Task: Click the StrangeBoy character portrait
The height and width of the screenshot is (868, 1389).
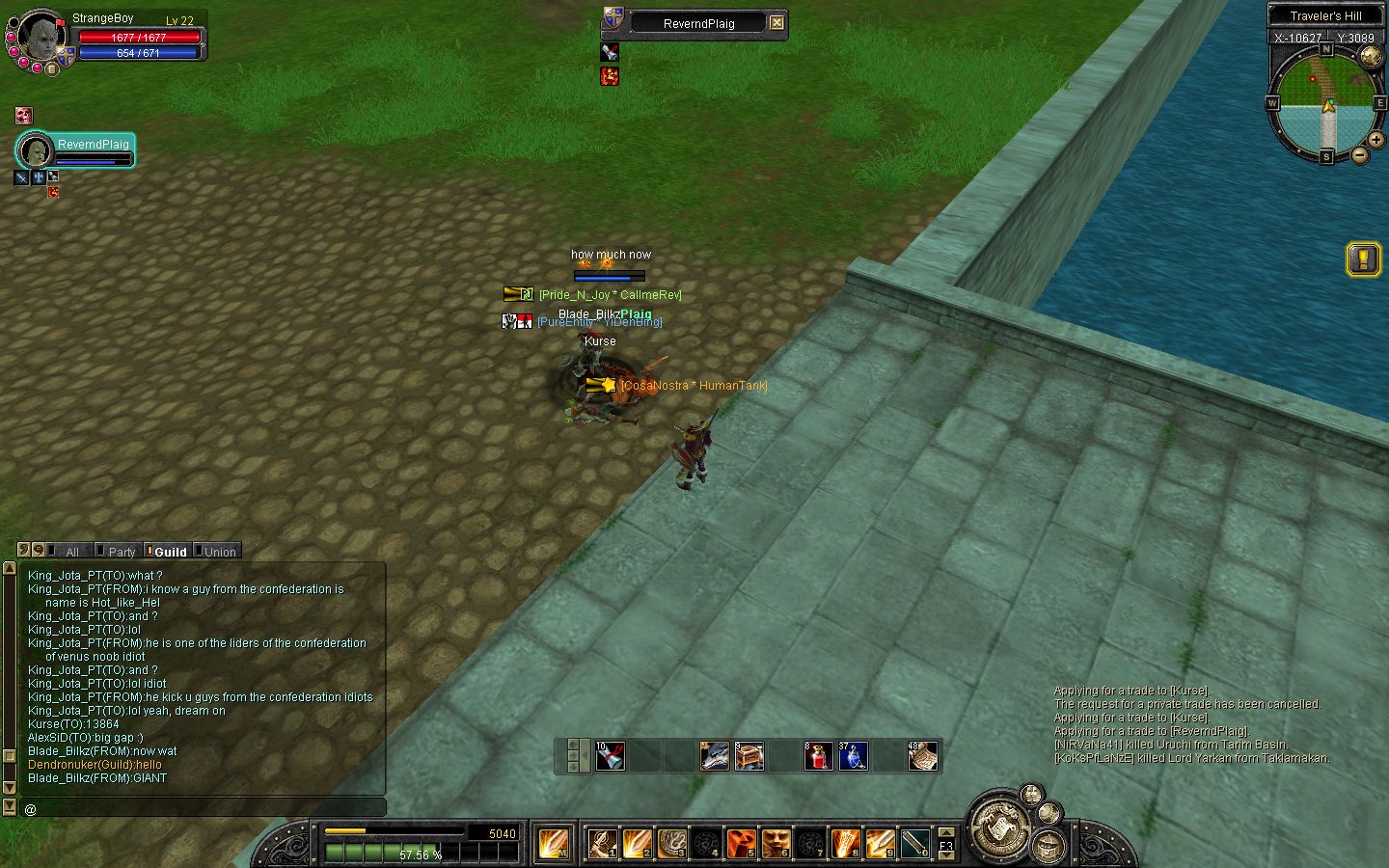Action: tap(40, 37)
